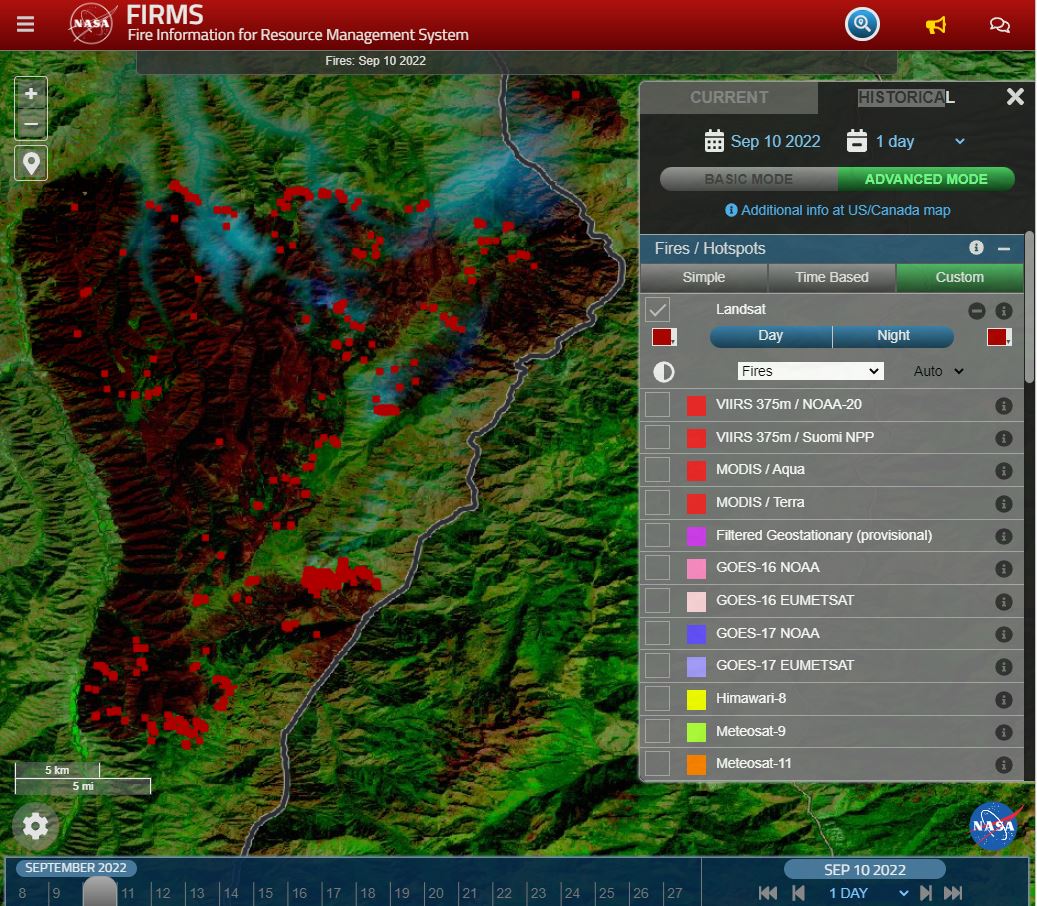Open the Fires dropdown selector
Image resolution: width=1037 pixels, height=906 pixels.
[810, 371]
